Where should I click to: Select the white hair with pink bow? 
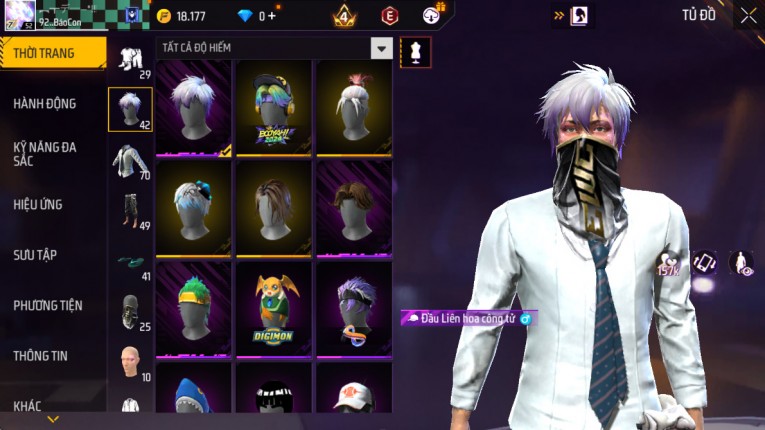pyautogui.click(x=353, y=108)
